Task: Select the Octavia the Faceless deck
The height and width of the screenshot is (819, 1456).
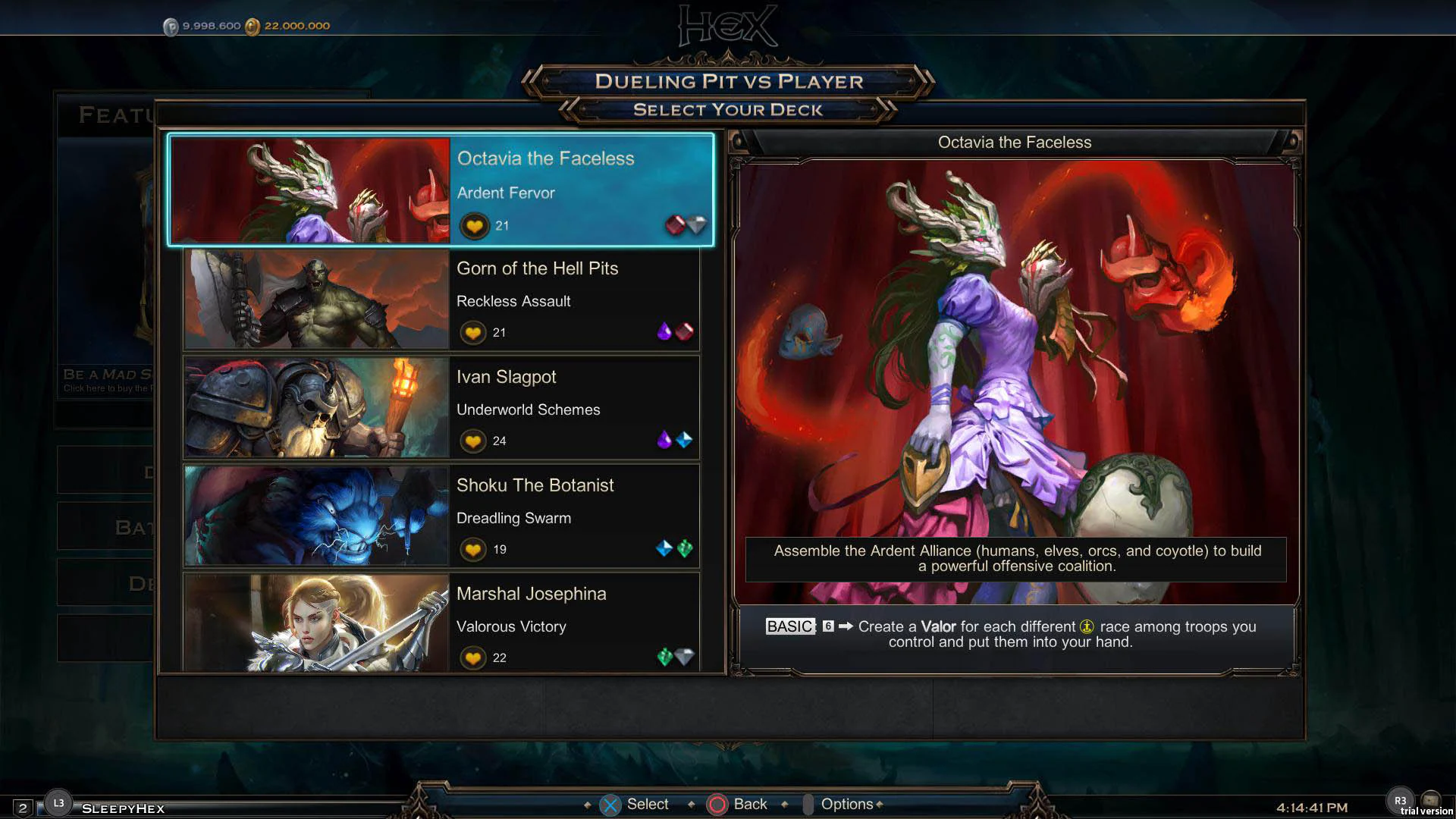Action: pos(441,190)
